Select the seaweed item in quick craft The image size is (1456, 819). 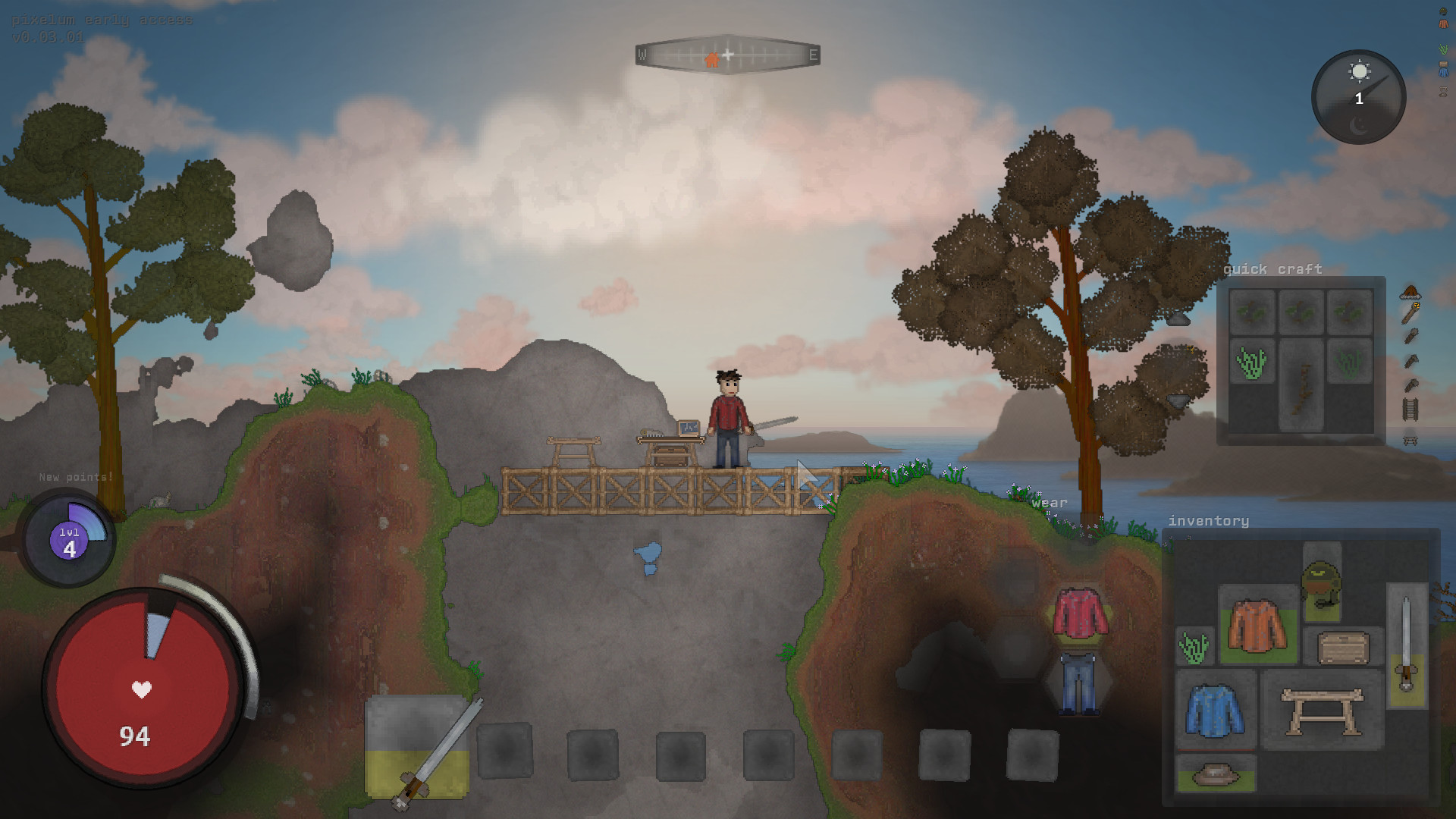click(1251, 362)
